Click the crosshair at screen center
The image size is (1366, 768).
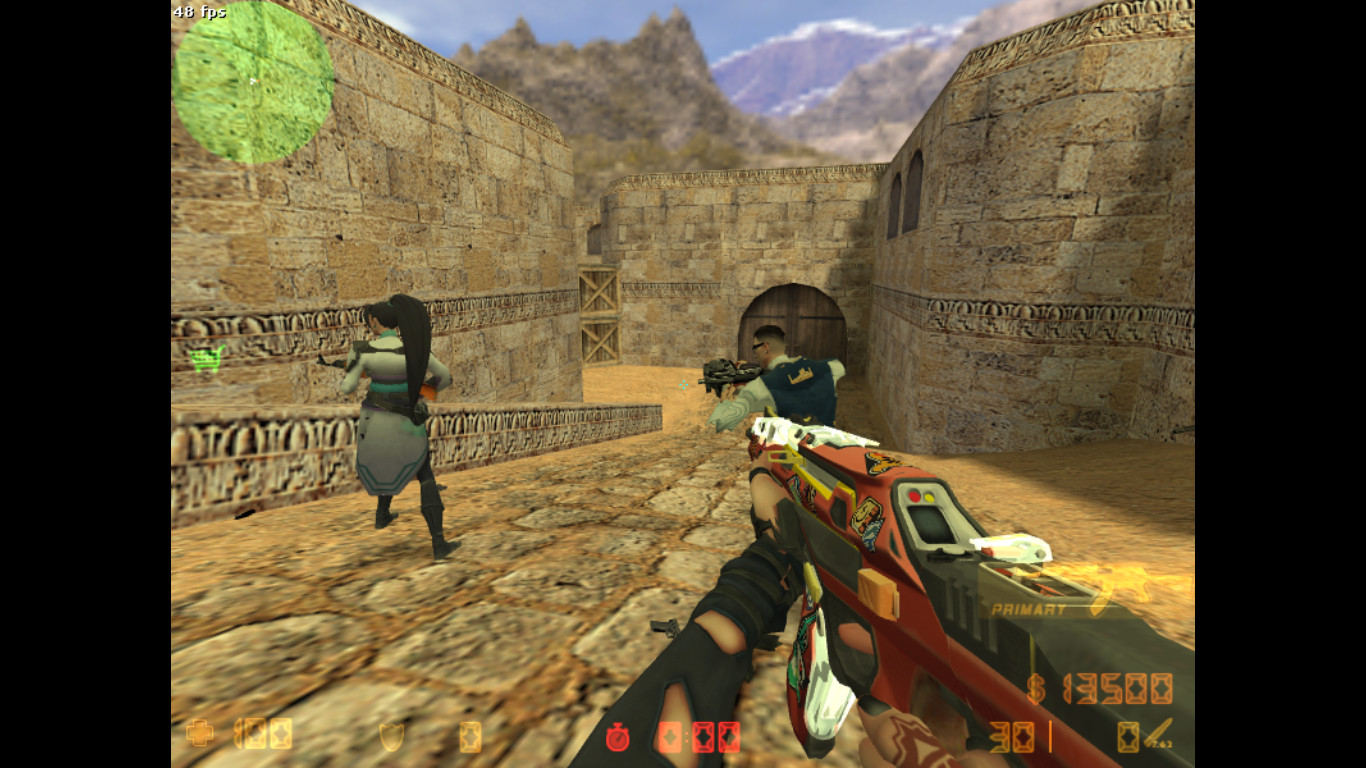[683, 384]
